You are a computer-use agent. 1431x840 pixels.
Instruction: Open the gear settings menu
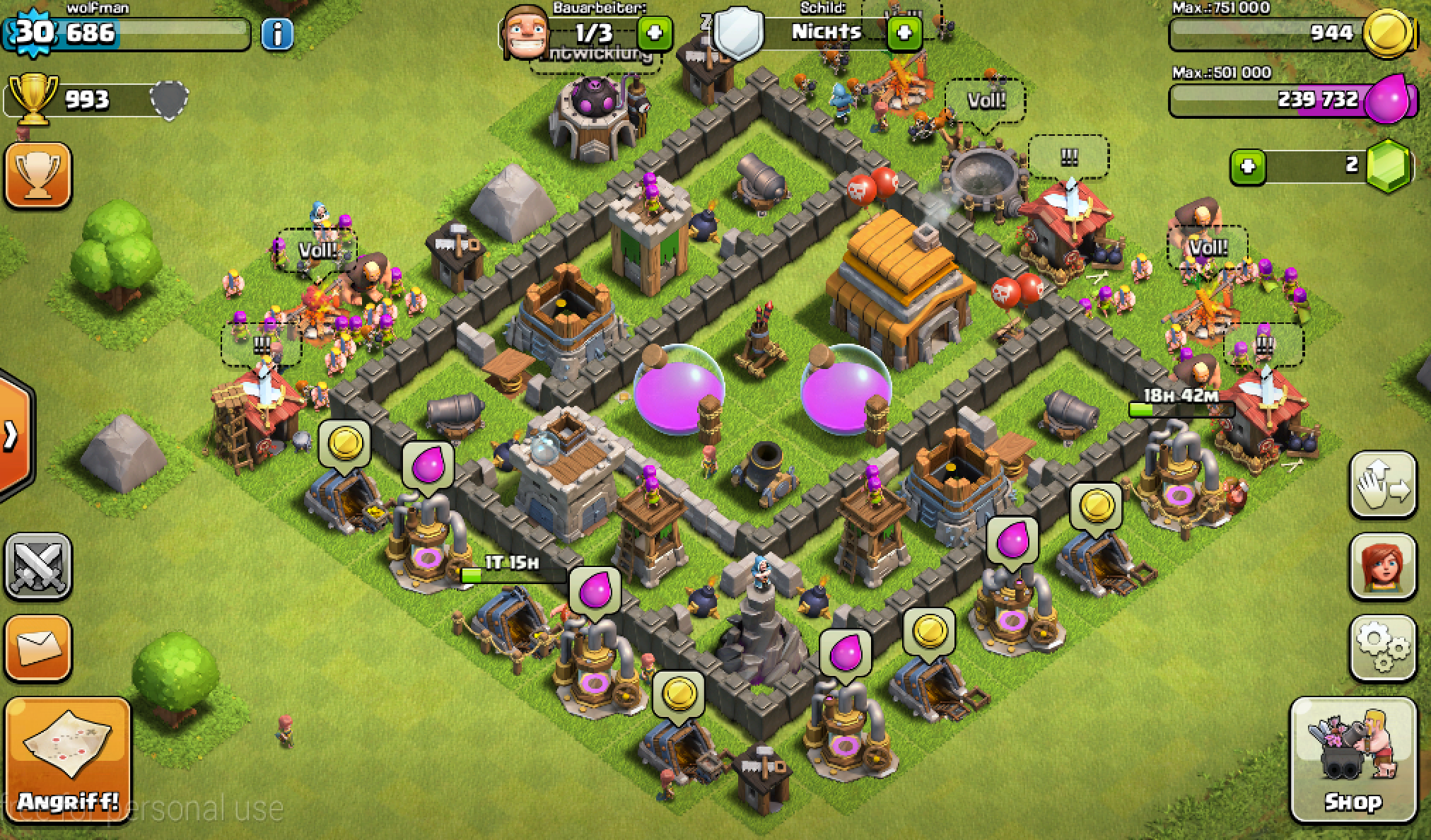[x=1383, y=648]
